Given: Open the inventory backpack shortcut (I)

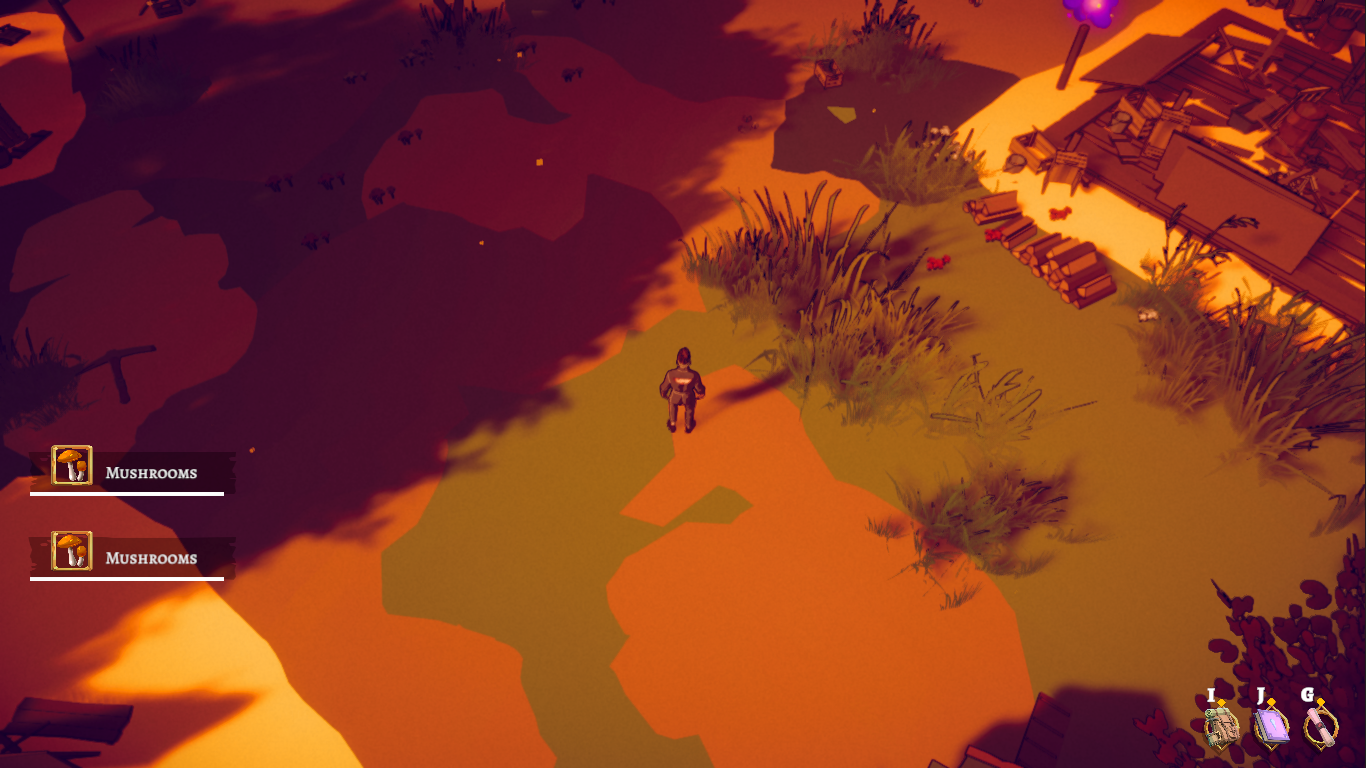Looking at the screenshot, I should pyautogui.click(x=1222, y=728).
